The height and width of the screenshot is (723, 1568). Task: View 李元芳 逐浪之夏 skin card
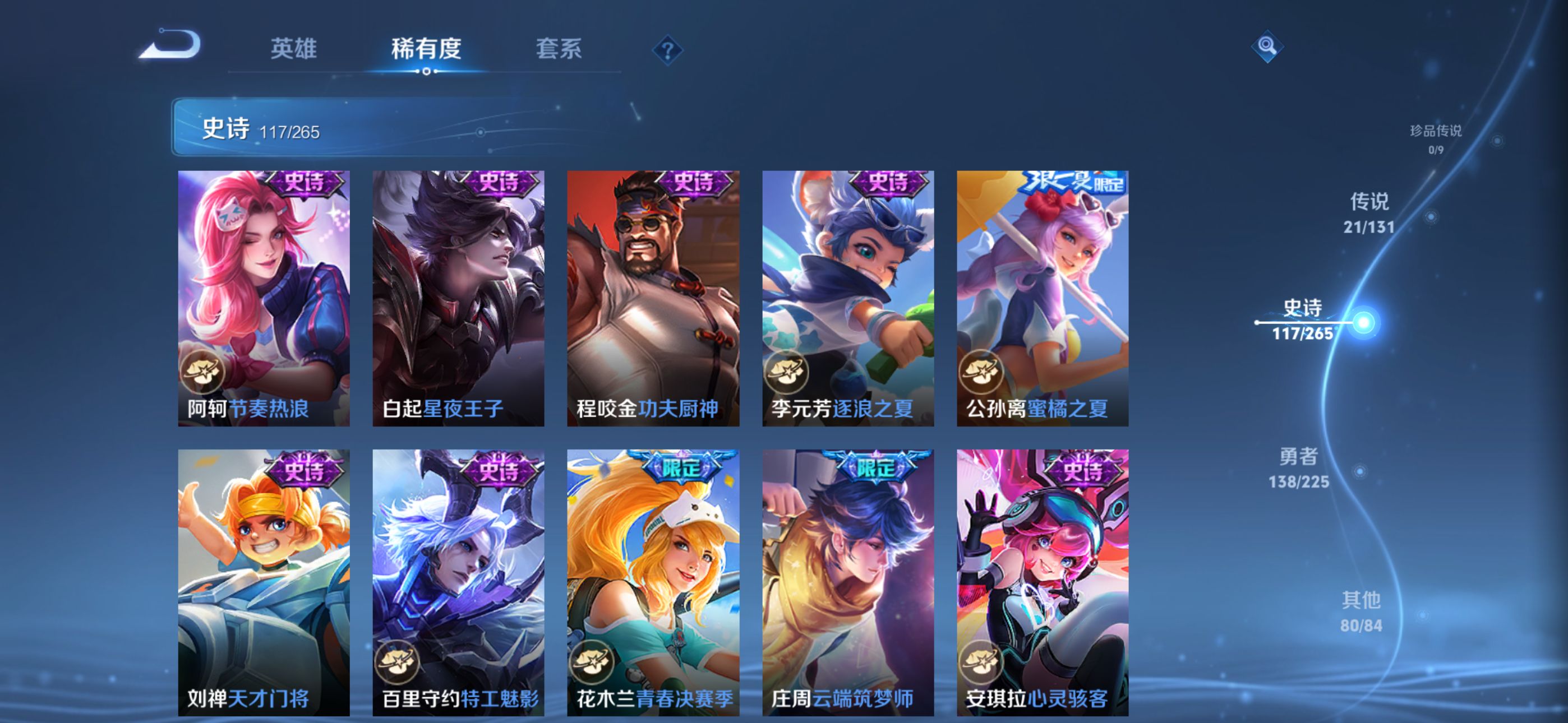(848, 298)
